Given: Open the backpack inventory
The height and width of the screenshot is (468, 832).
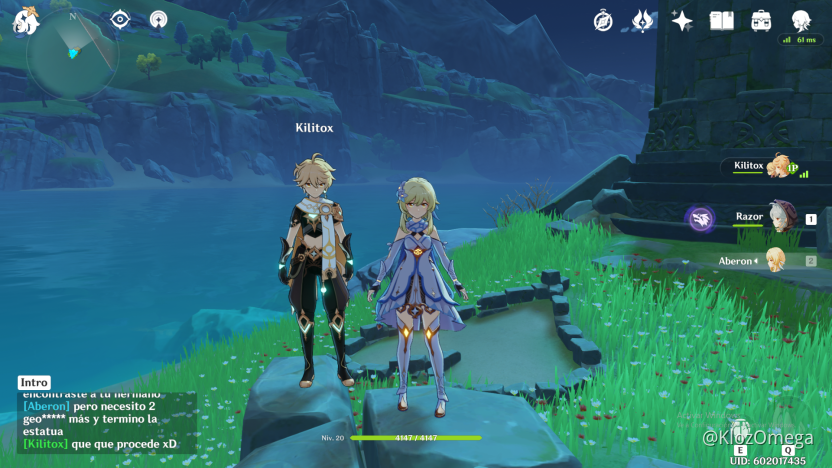Looking at the screenshot, I should pos(761,20).
